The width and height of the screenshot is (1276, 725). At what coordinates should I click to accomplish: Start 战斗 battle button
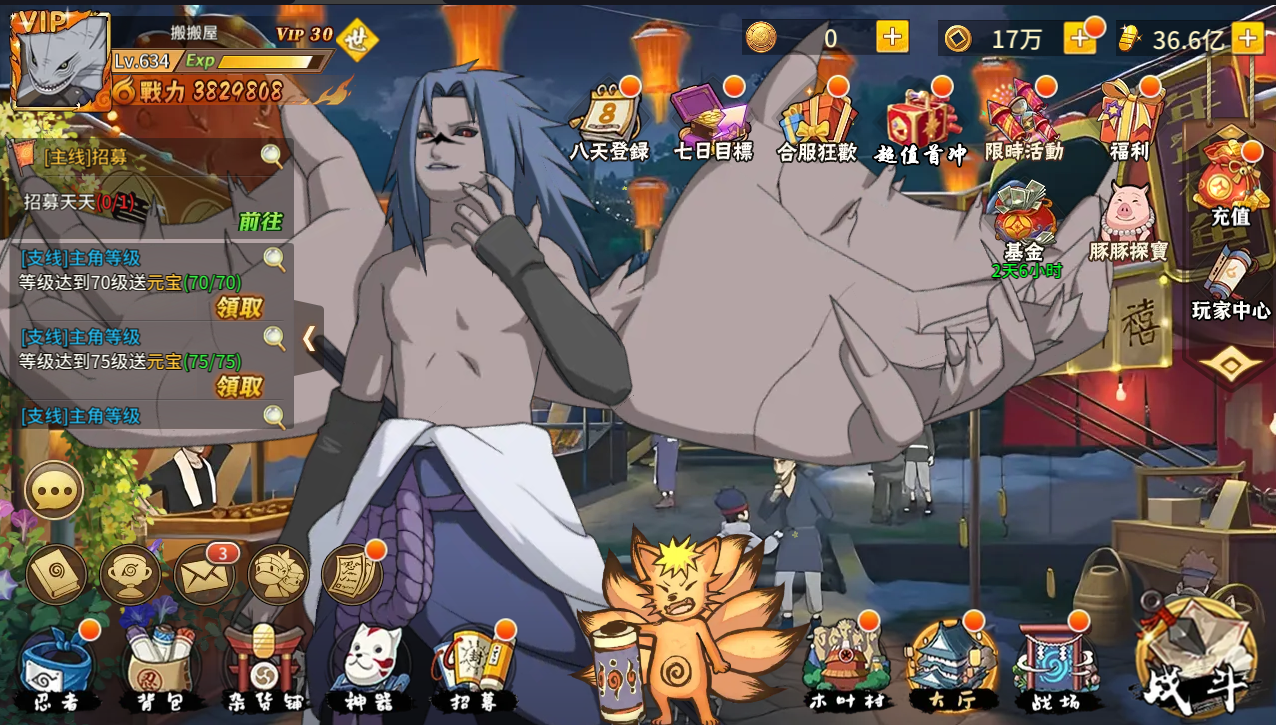tap(1196, 660)
